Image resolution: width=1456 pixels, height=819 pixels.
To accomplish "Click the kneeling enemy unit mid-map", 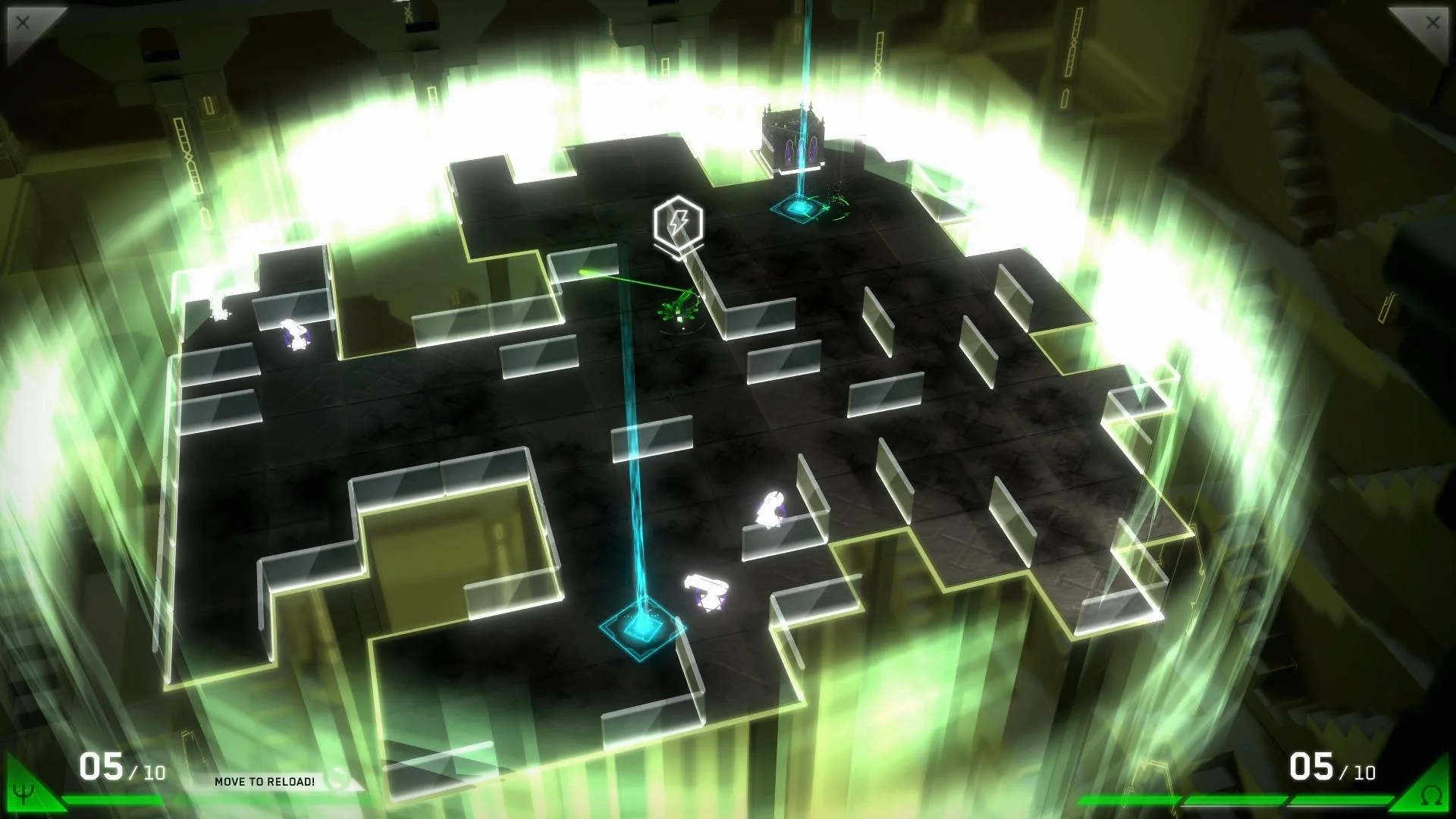I will coord(771,508).
